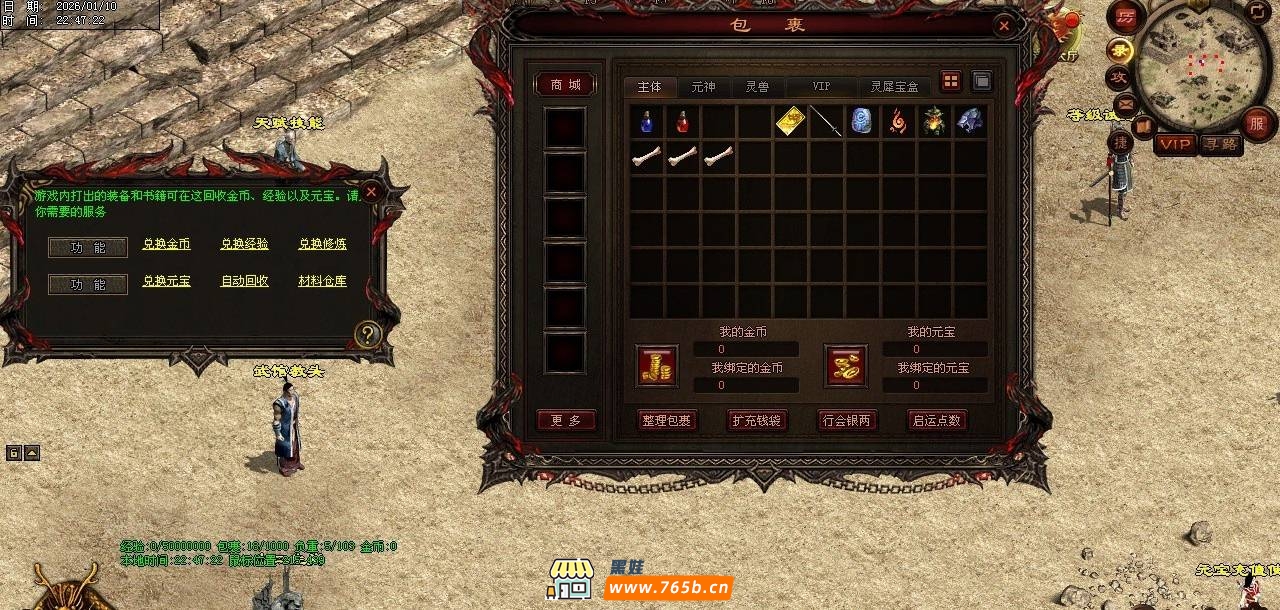This screenshot has height=610, width=1280.
Task: Open the mail envelope icon
Action: 1125,104
